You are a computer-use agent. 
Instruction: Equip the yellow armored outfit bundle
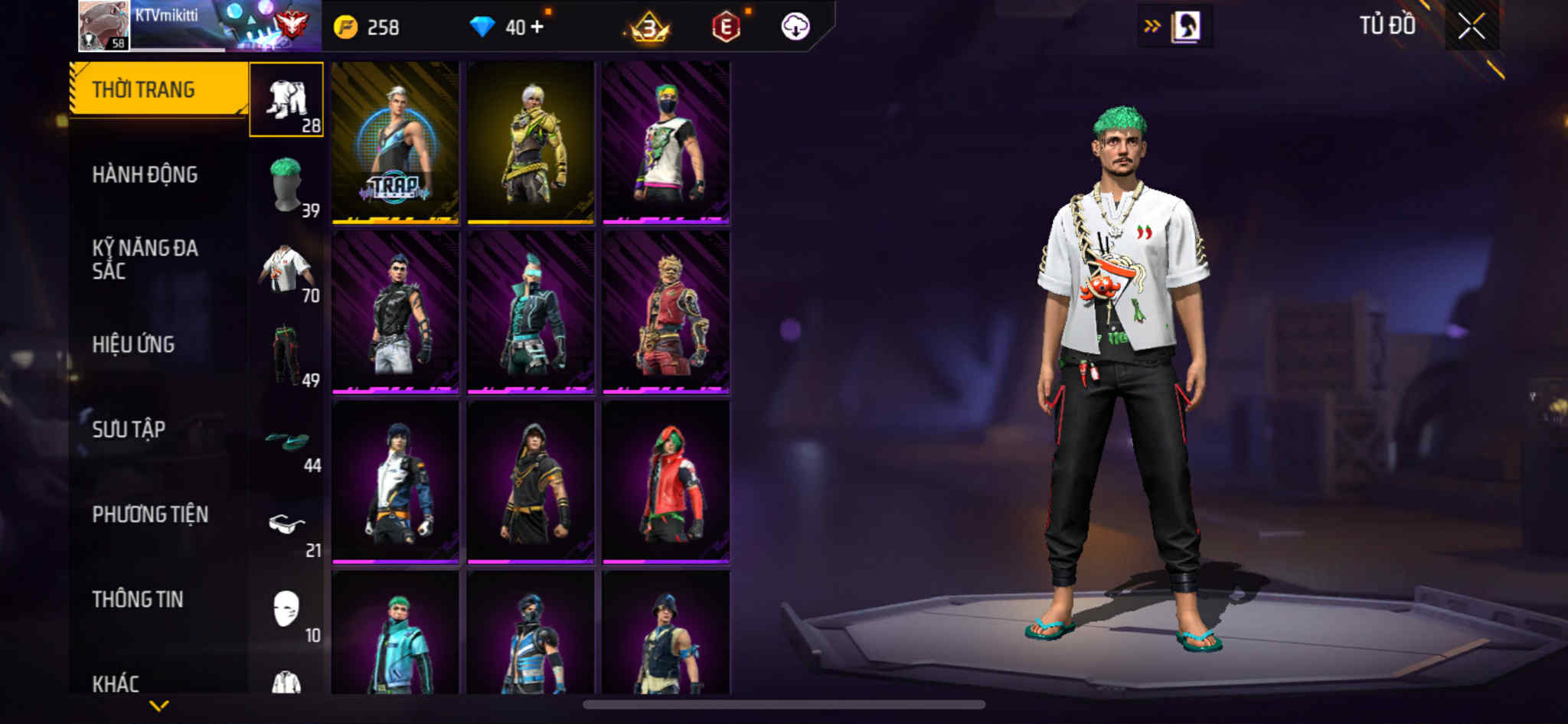click(x=531, y=143)
